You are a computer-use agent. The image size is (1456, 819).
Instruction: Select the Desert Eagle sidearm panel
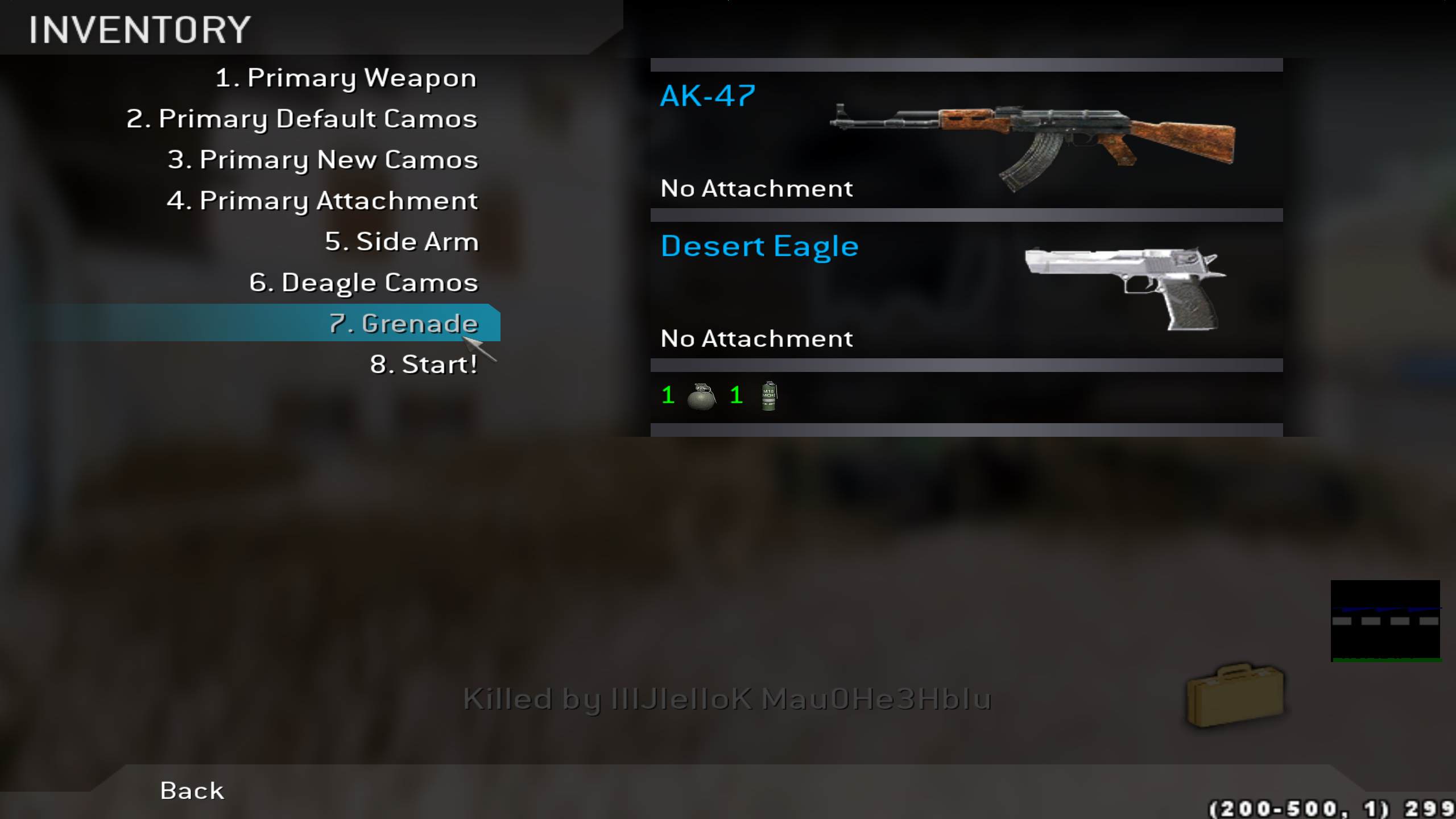(966, 290)
